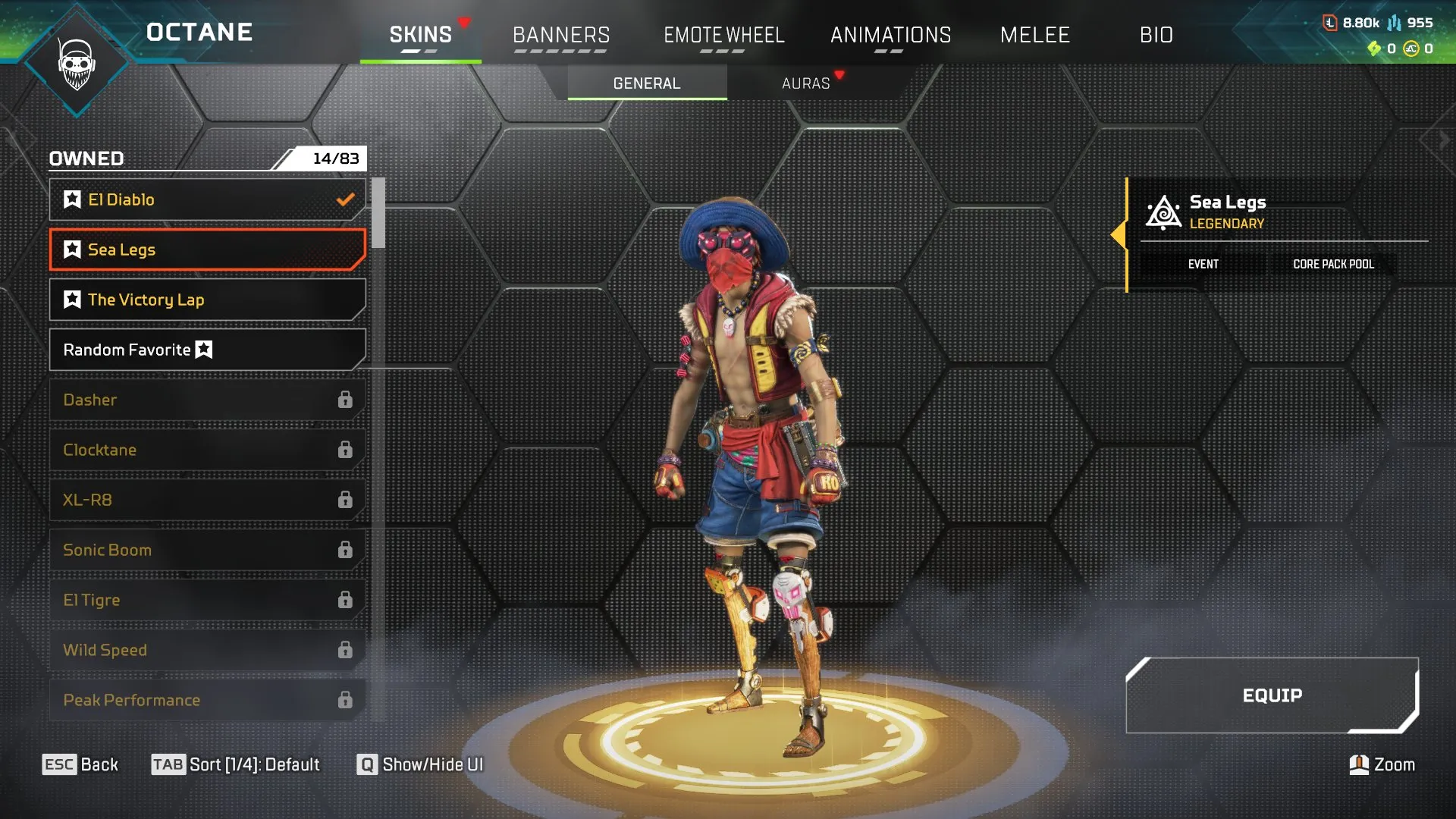Click the lock icon on Peak Performance
The width and height of the screenshot is (1456, 819).
(x=347, y=699)
